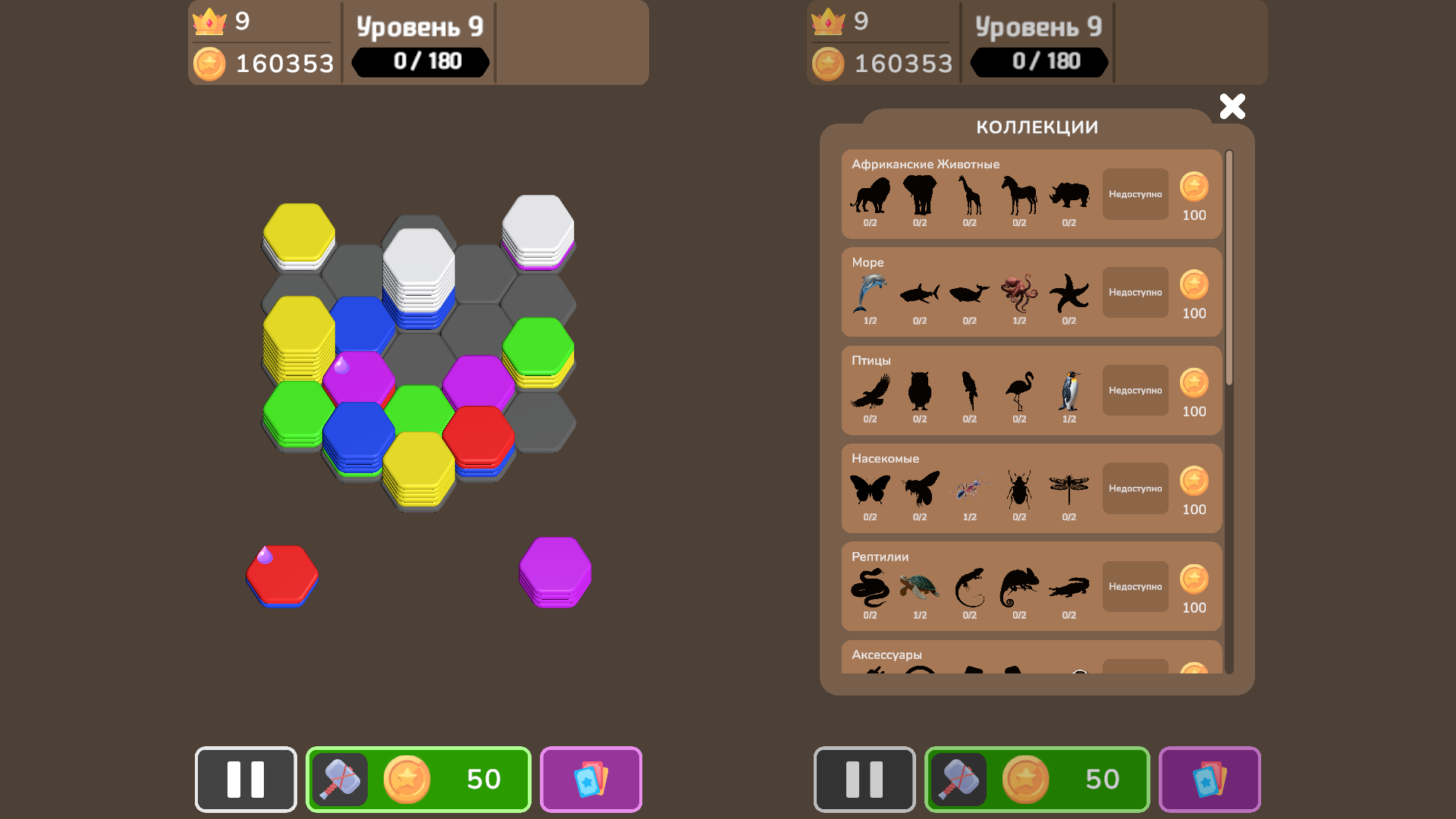Claim the 100 coin reward for Море
Screen dimensions: 1456x819
click(1194, 293)
